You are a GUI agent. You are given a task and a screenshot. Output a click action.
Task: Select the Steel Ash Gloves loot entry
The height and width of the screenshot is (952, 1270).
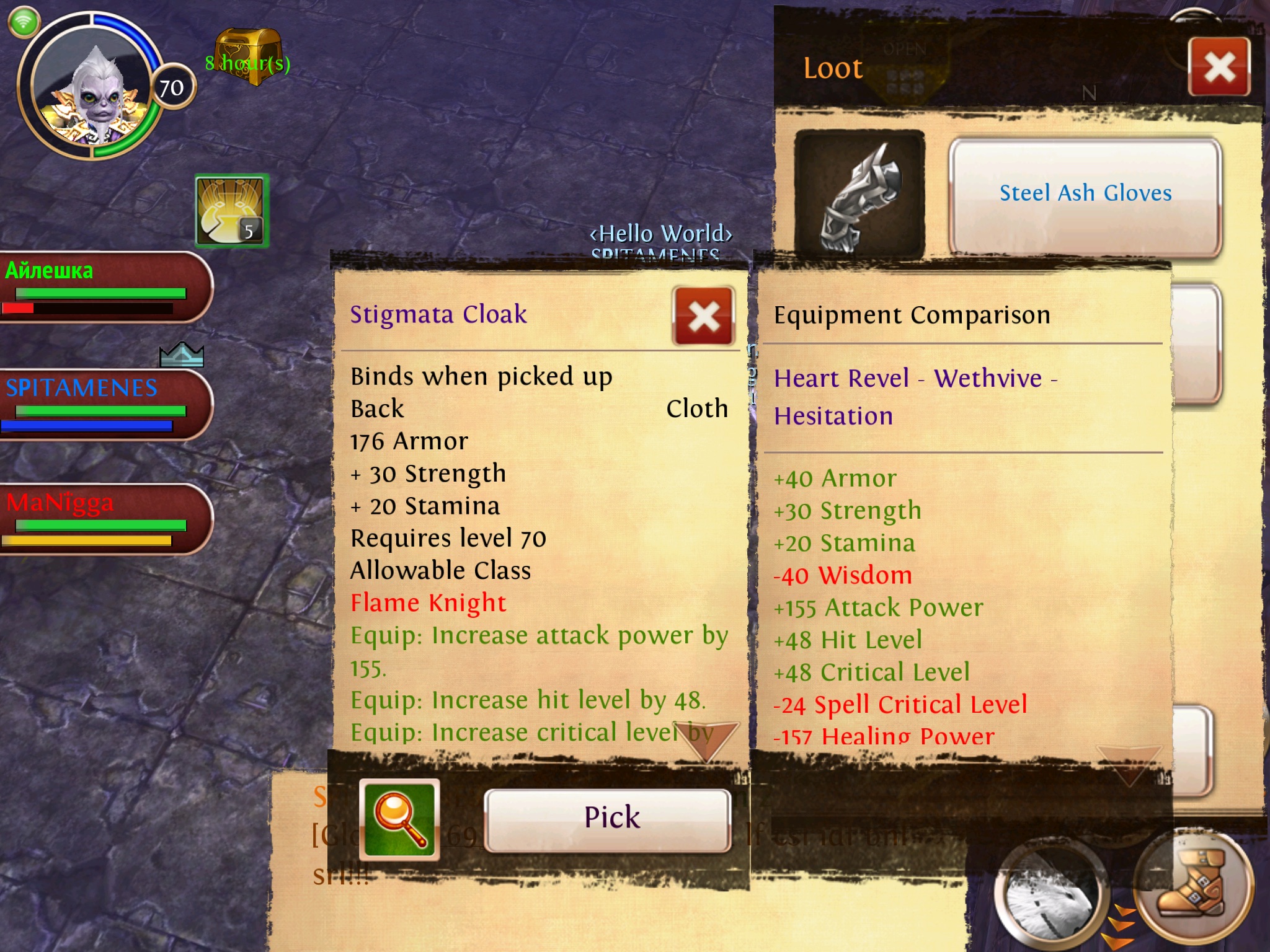(x=1085, y=195)
